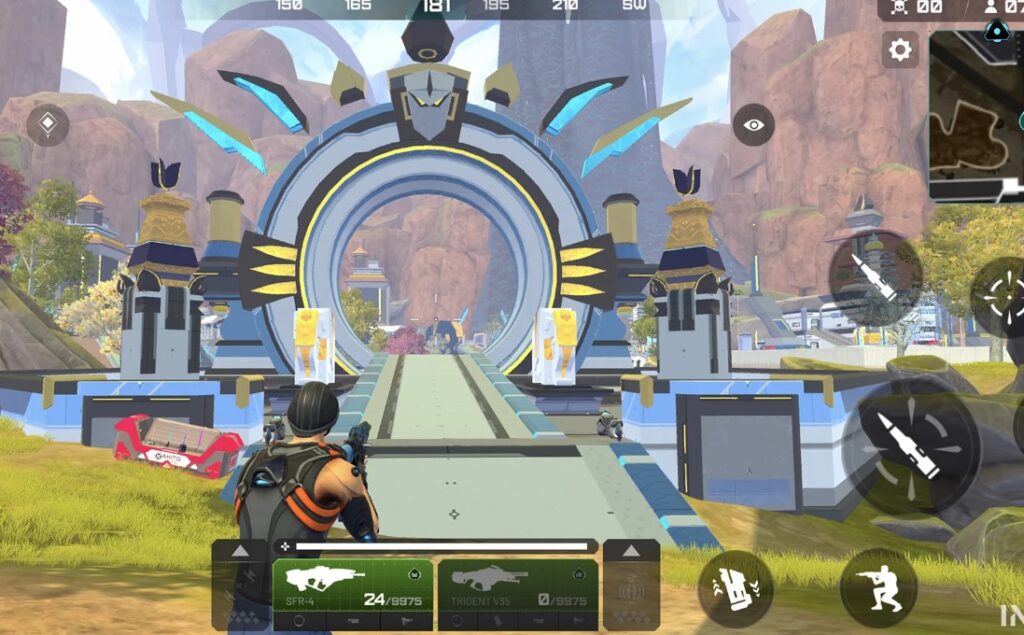Tap the diamond ping button
The height and width of the screenshot is (635, 1024).
pyautogui.click(x=47, y=125)
